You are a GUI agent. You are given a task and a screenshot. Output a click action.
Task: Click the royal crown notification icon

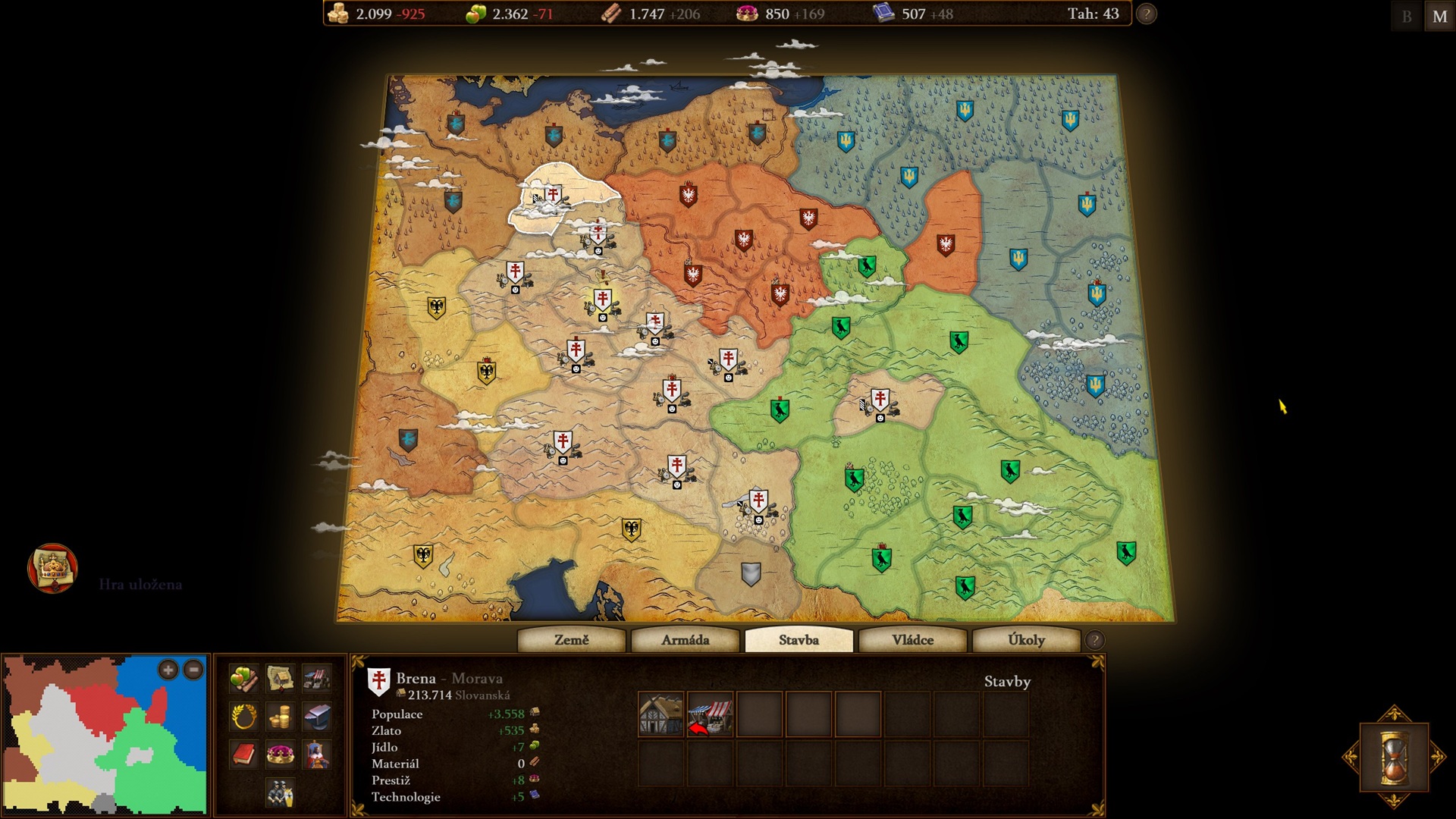(x=52, y=568)
